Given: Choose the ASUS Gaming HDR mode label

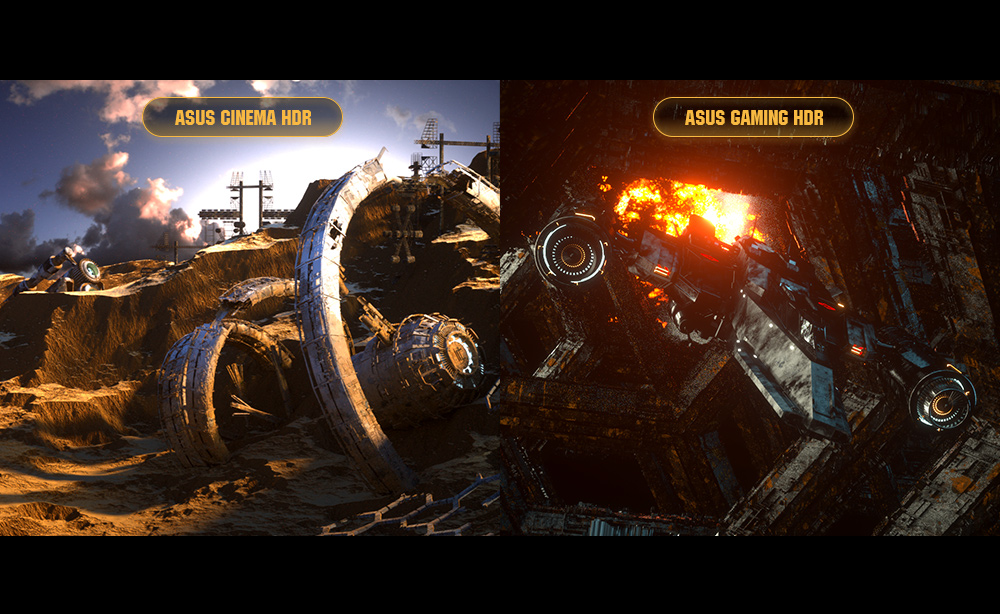Looking at the screenshot, I should pyautogui.click(x=754, y=118).
